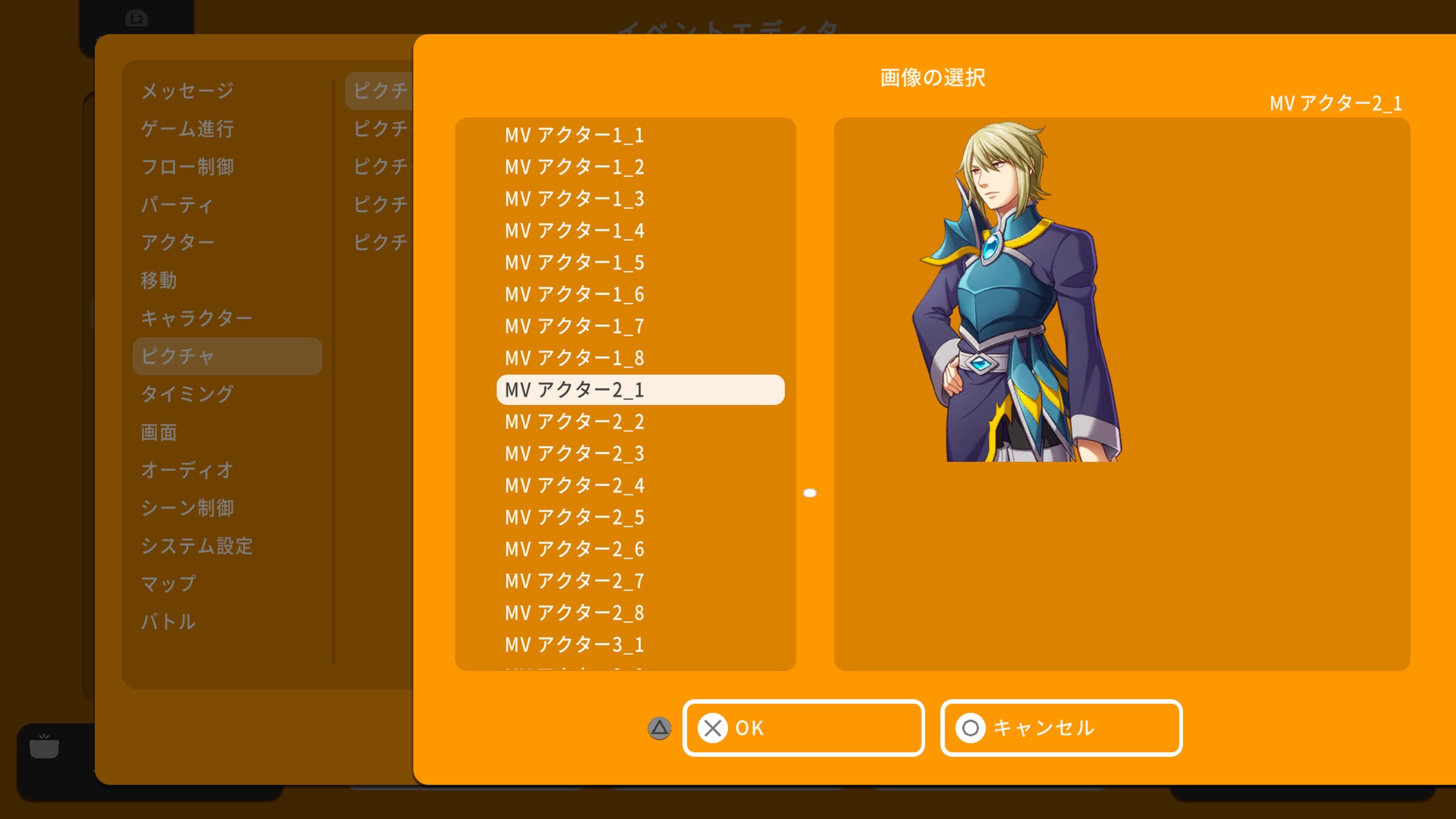
Task: Select the MV アクター1_1 image entry
Action: [x=573, y=135]
